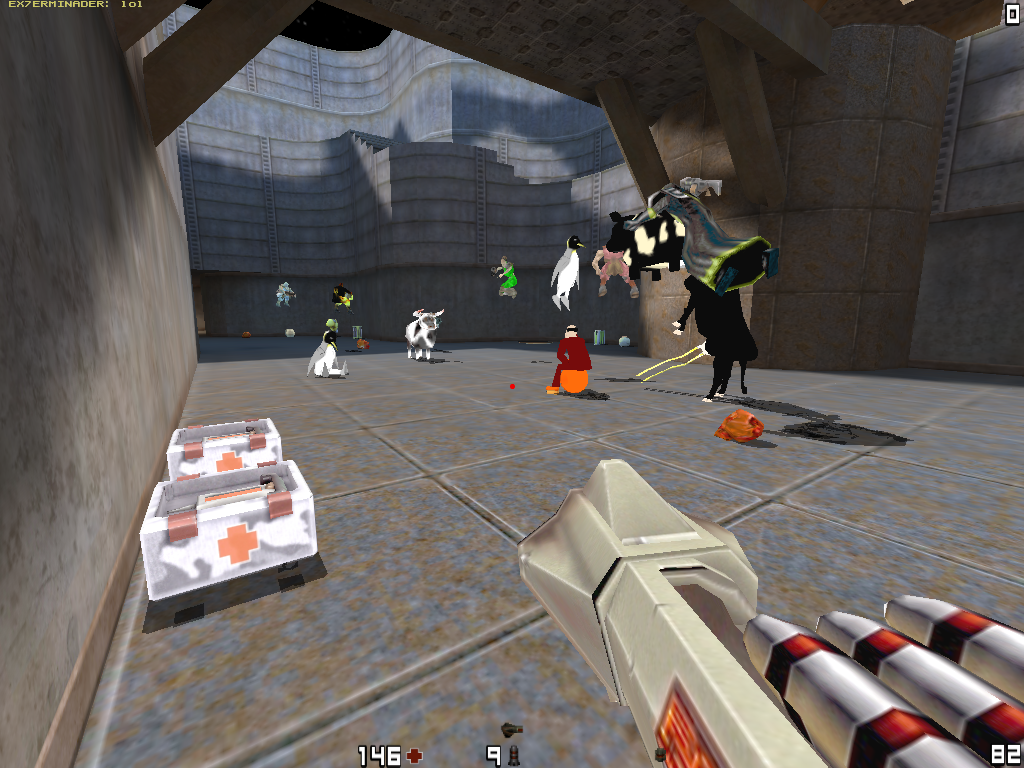Screen dimensions: 1024x768
Task: Click the small weapon icon above ammo
Action: 512,729
